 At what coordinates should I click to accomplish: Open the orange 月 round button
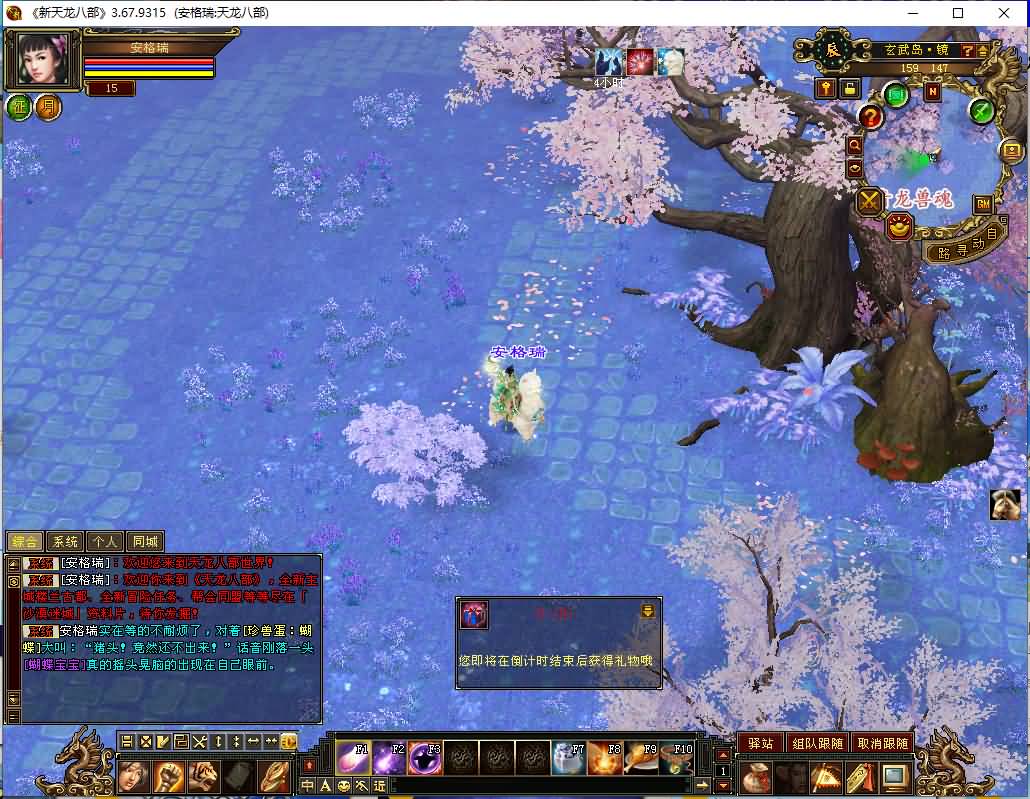pyautogui.click(x=48, y=107)
